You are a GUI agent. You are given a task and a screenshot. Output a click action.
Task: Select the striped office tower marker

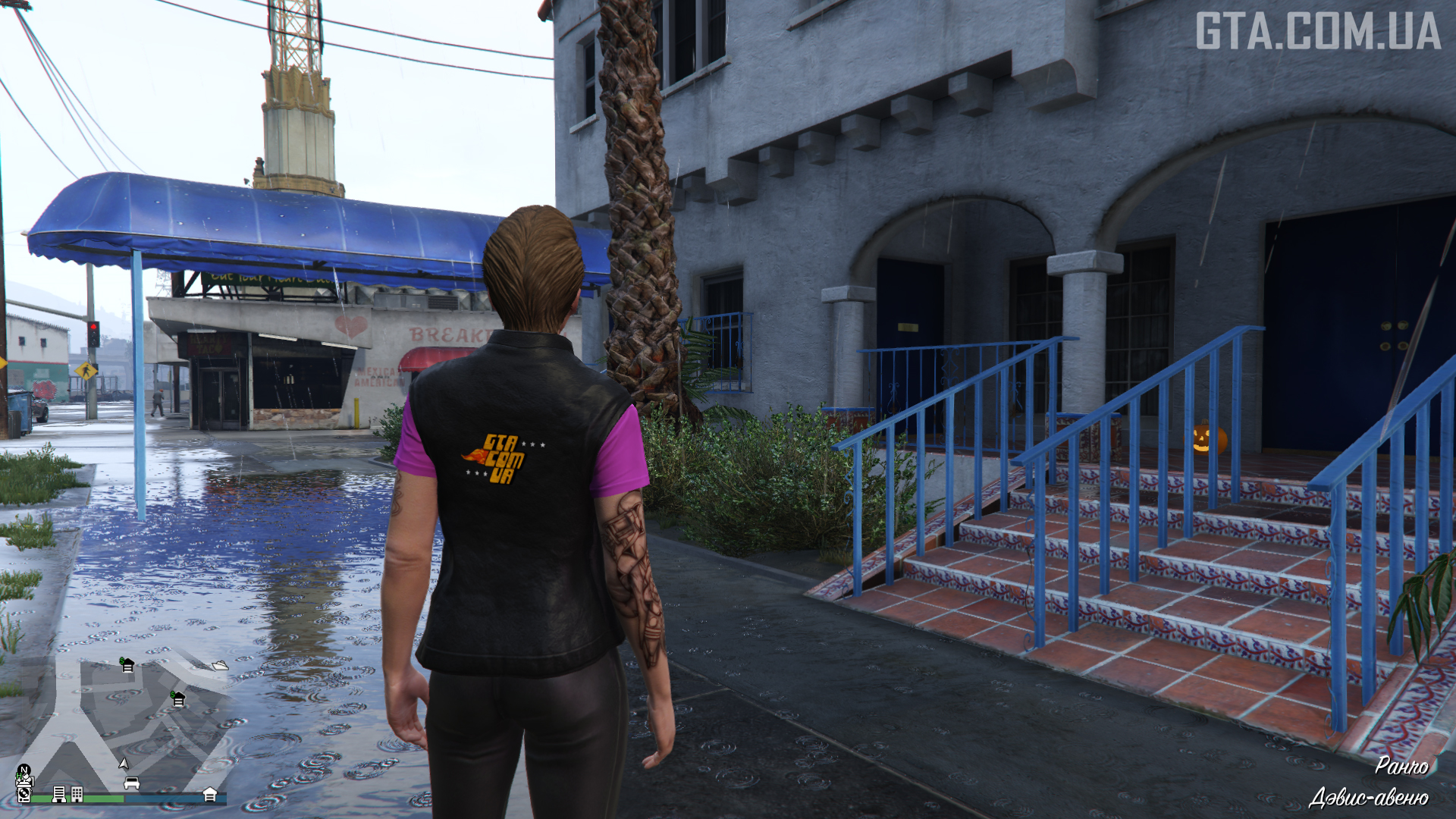(x=58, y=794)
